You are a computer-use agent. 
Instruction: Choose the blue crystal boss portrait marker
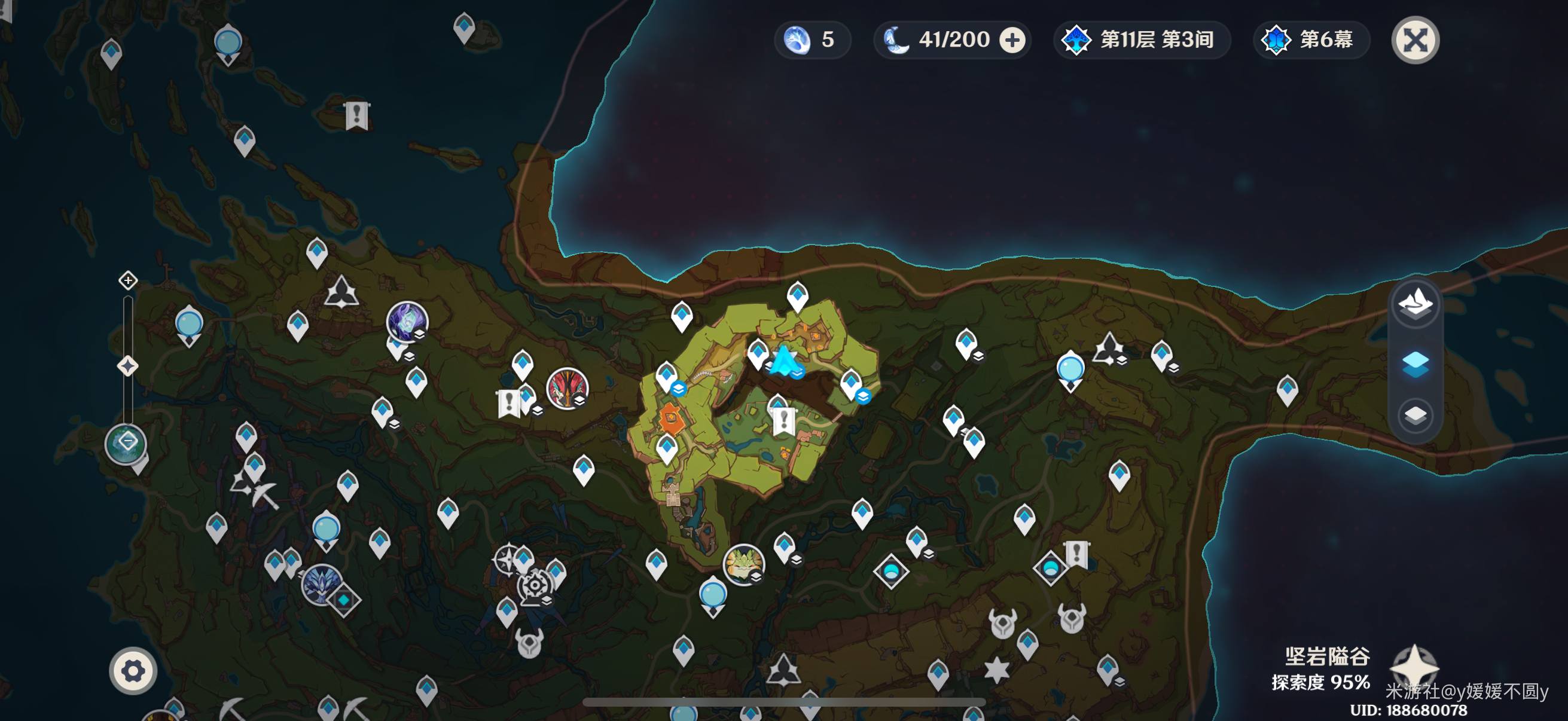pyautogui.click(x=321, y=584)
